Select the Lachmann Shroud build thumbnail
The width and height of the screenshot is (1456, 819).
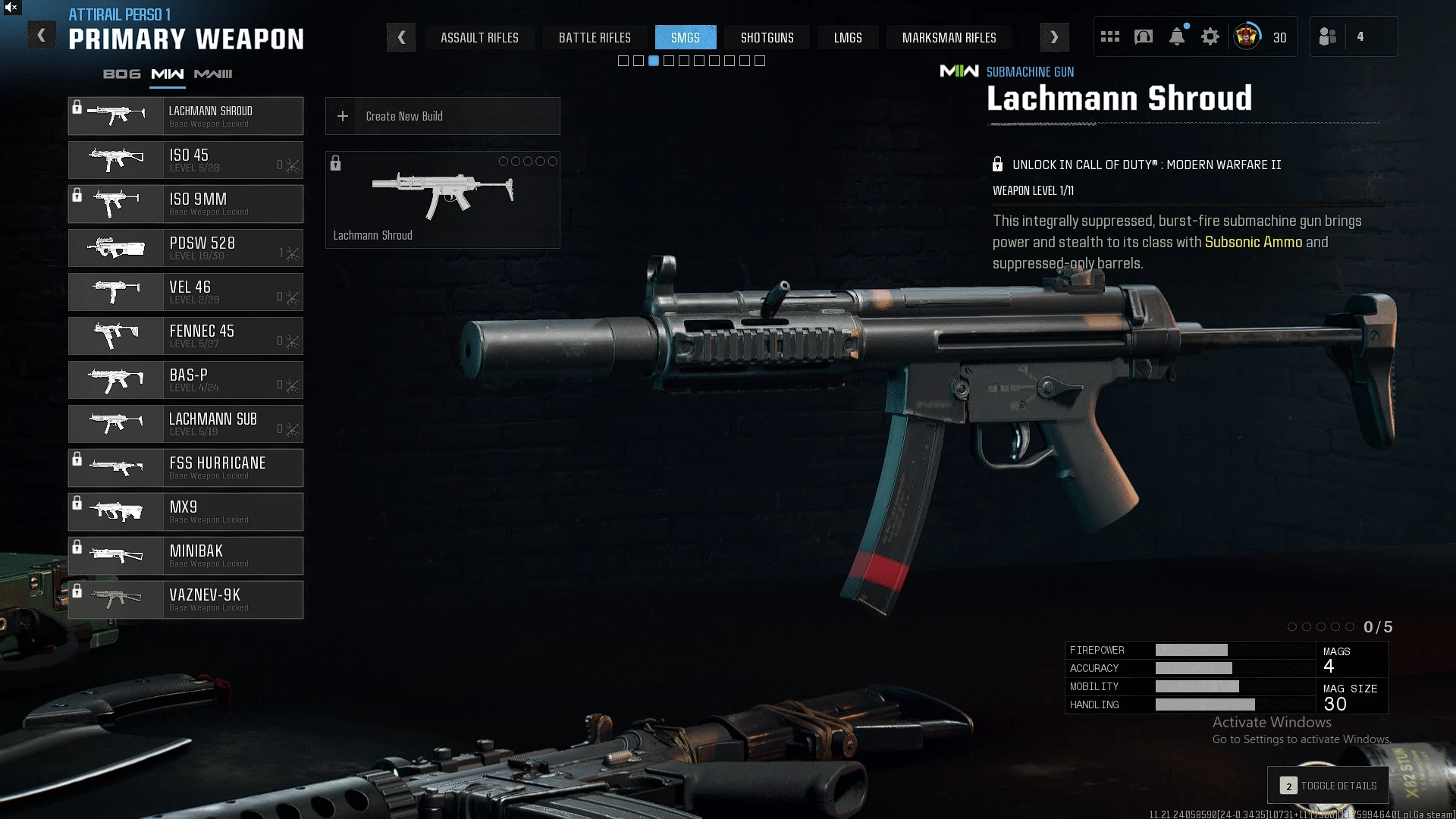pos(442,199)
